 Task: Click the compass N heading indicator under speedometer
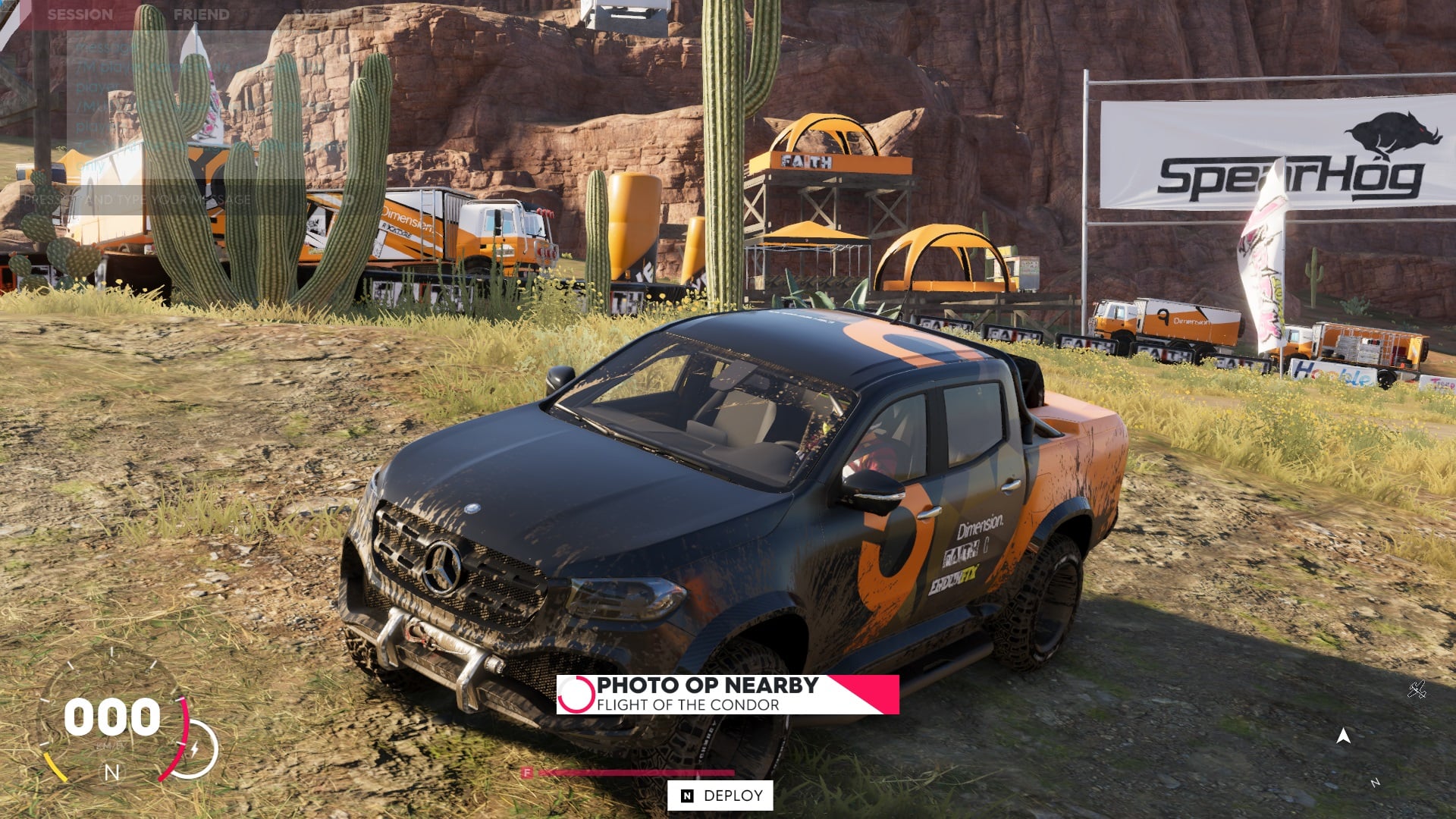(x=111, y=772)
